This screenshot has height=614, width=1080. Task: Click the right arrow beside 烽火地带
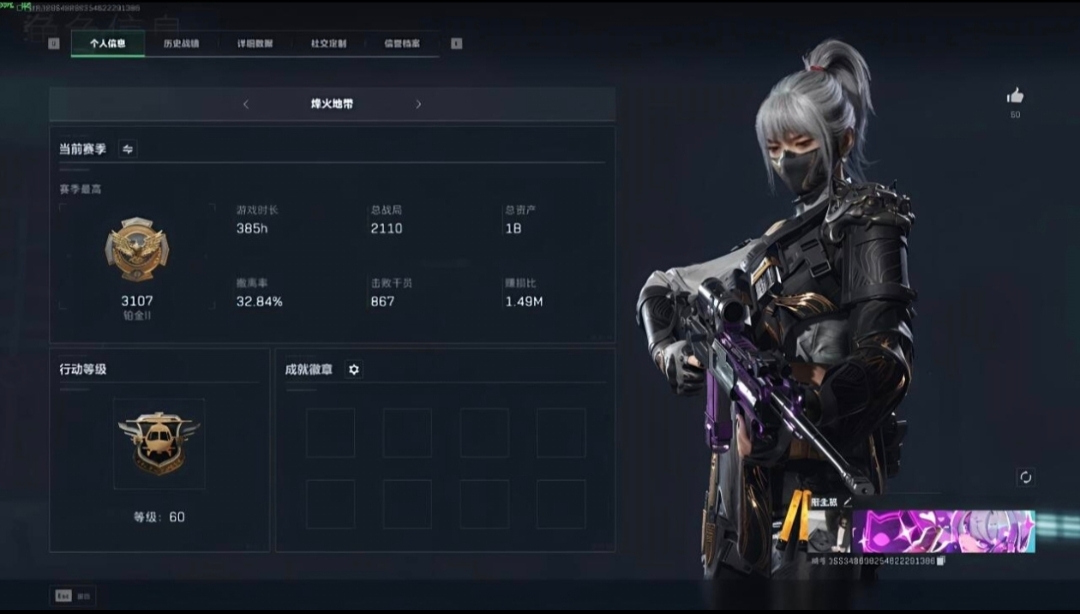pos(418,104)
